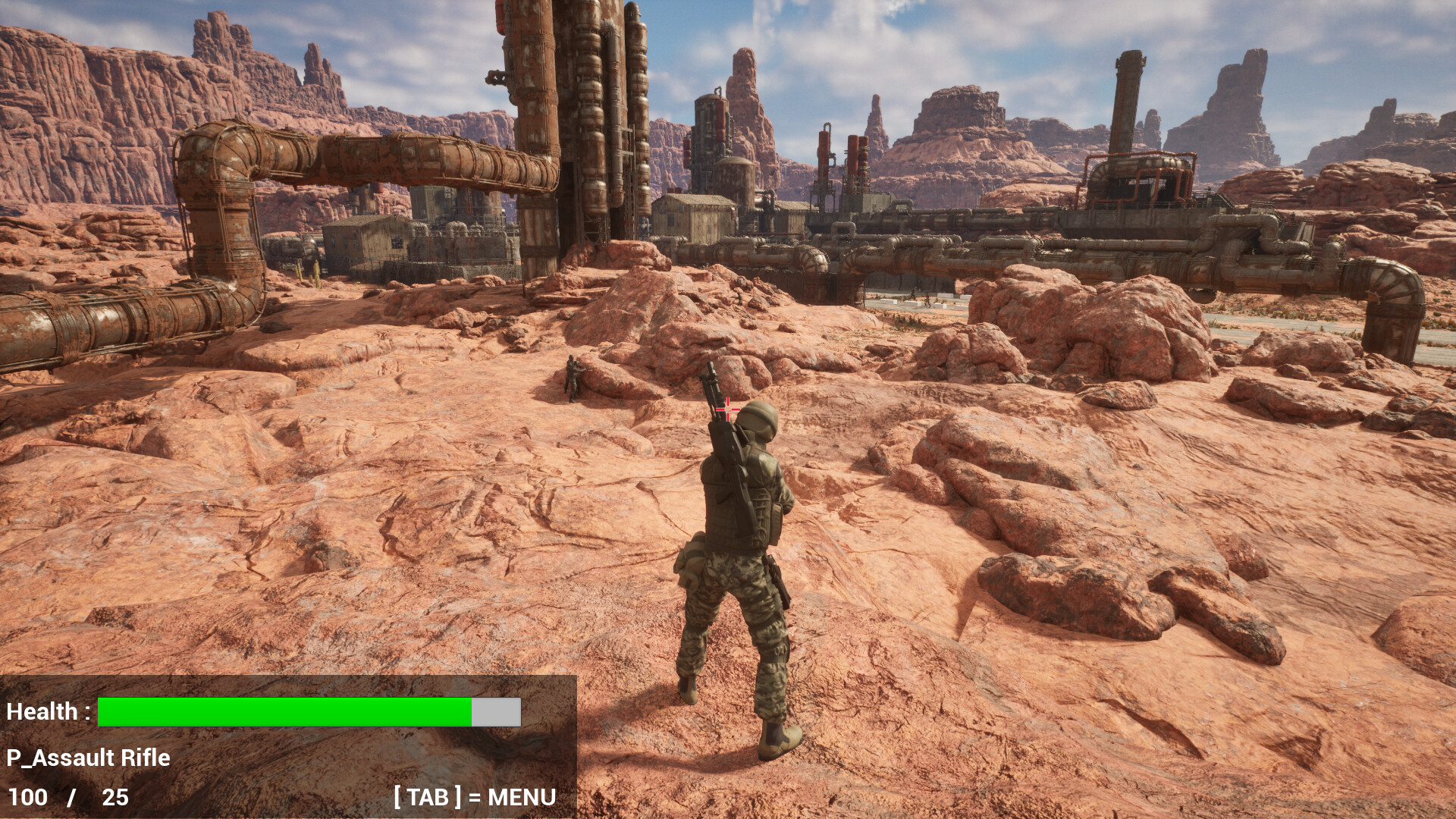Click the slash between ammo counts
Viewport: 1456px width, 819px height.
(72, 798)
